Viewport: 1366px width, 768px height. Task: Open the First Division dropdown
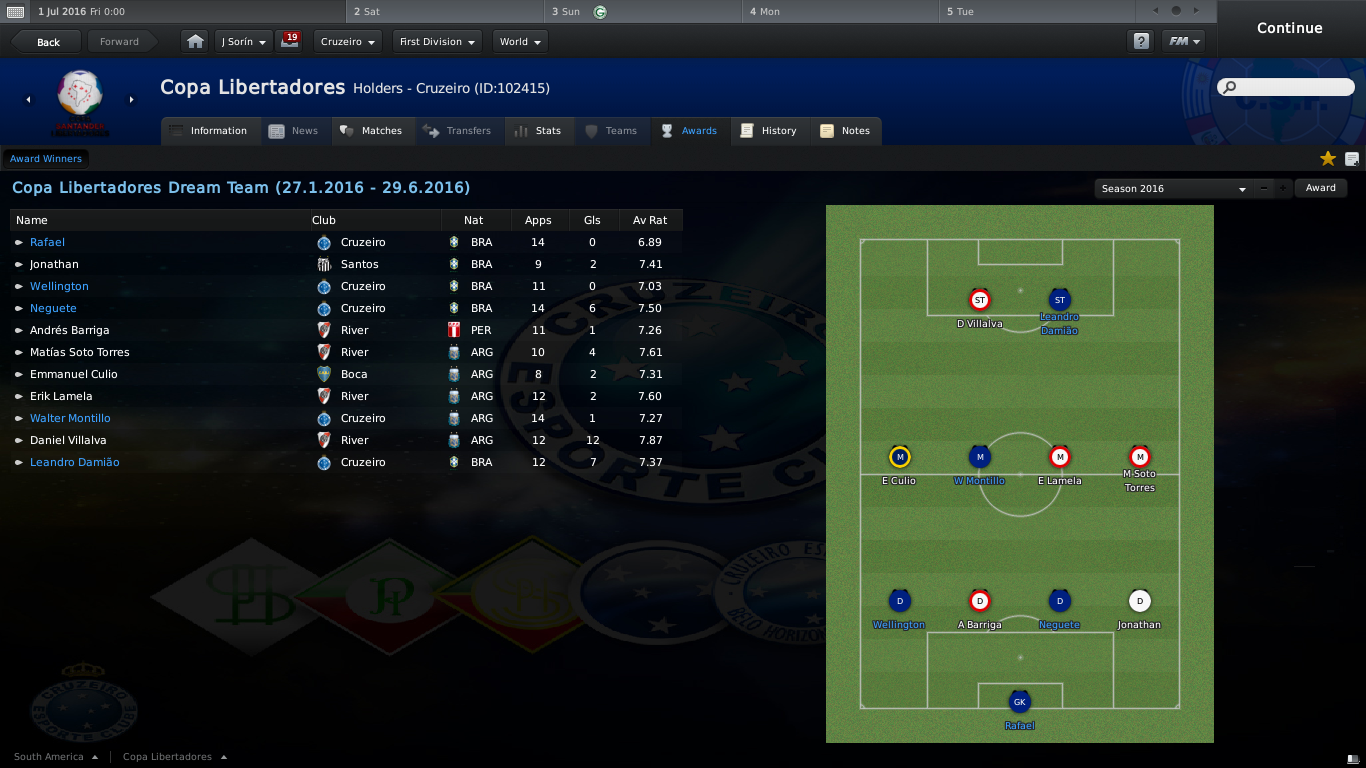click(x=437, y=42)
